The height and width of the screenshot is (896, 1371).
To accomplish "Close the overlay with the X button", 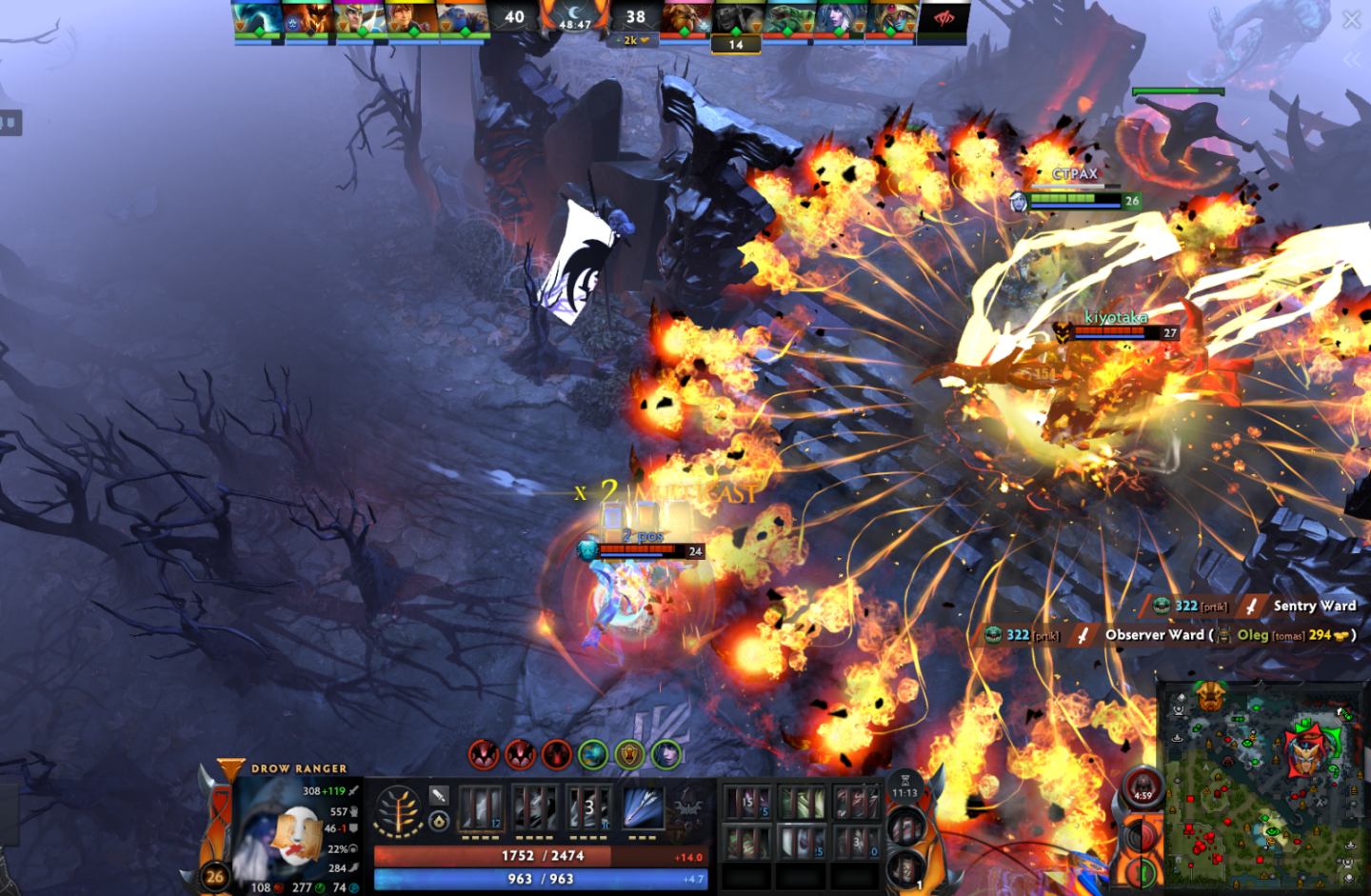I will pos(1351,19).
